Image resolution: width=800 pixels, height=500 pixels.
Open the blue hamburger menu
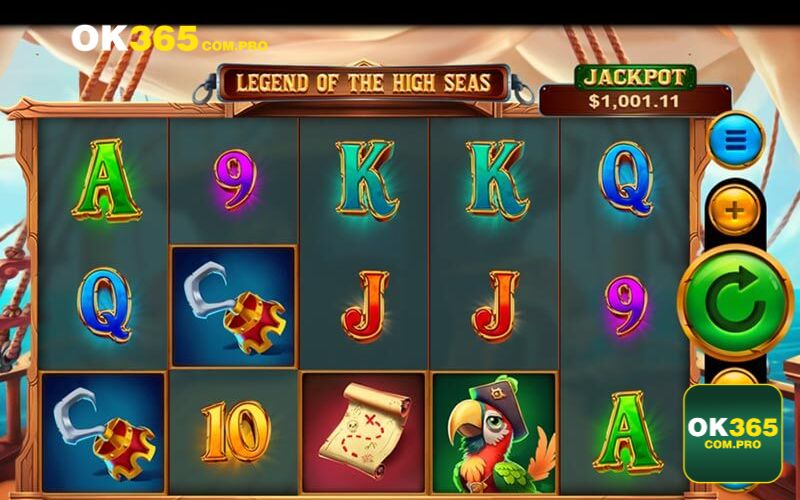(x=735, y=140)
